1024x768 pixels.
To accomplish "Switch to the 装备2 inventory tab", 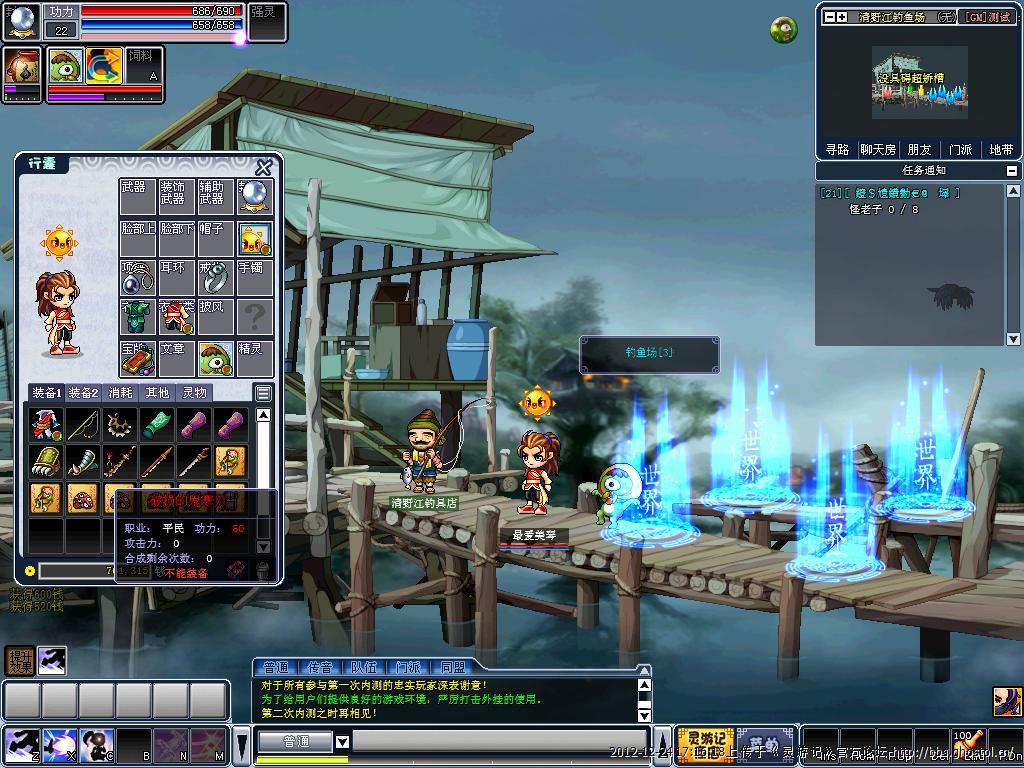I will click(83, 393).
